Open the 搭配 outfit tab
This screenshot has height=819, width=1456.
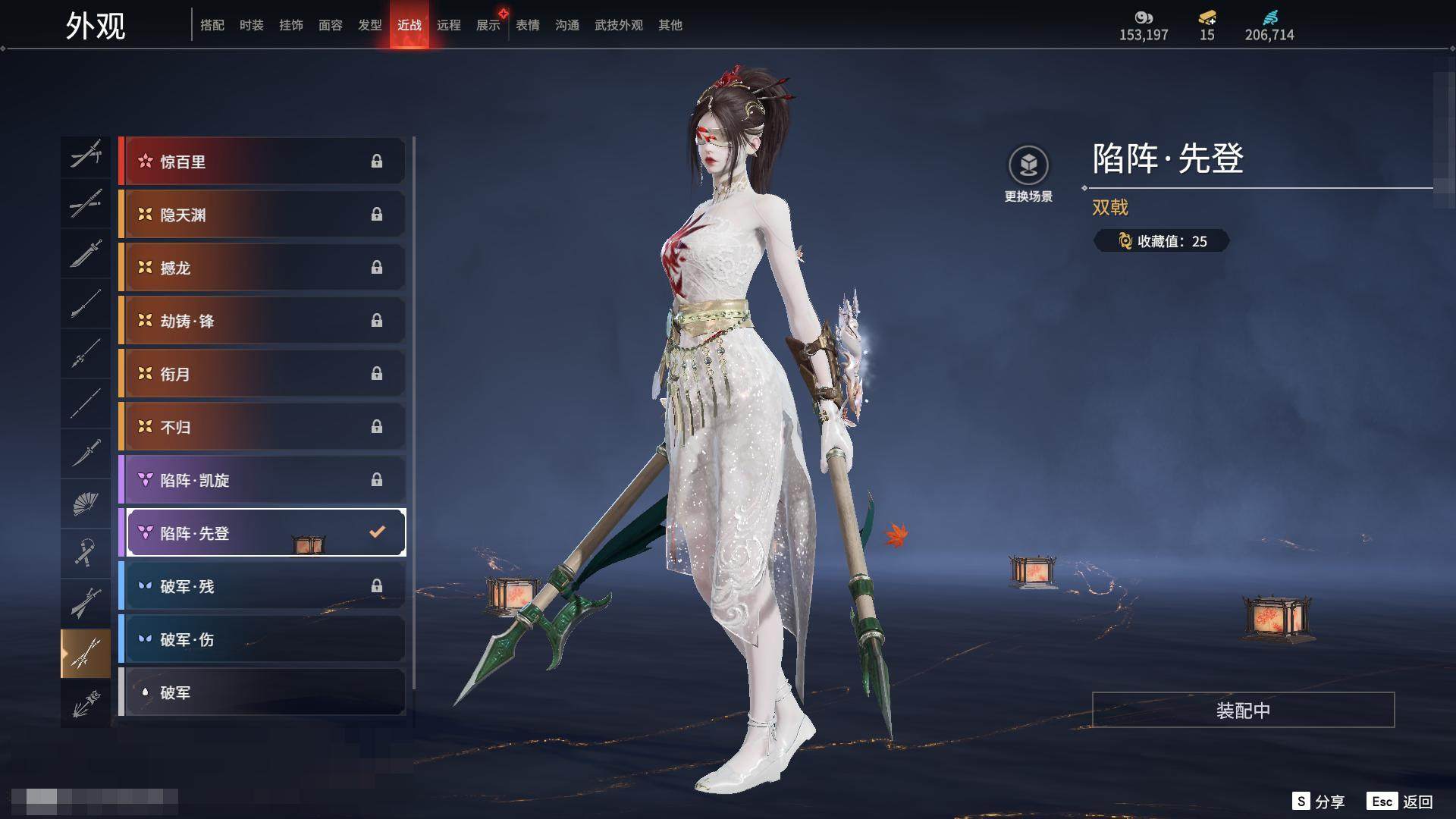pyautogui.click(x=212, y=25)
